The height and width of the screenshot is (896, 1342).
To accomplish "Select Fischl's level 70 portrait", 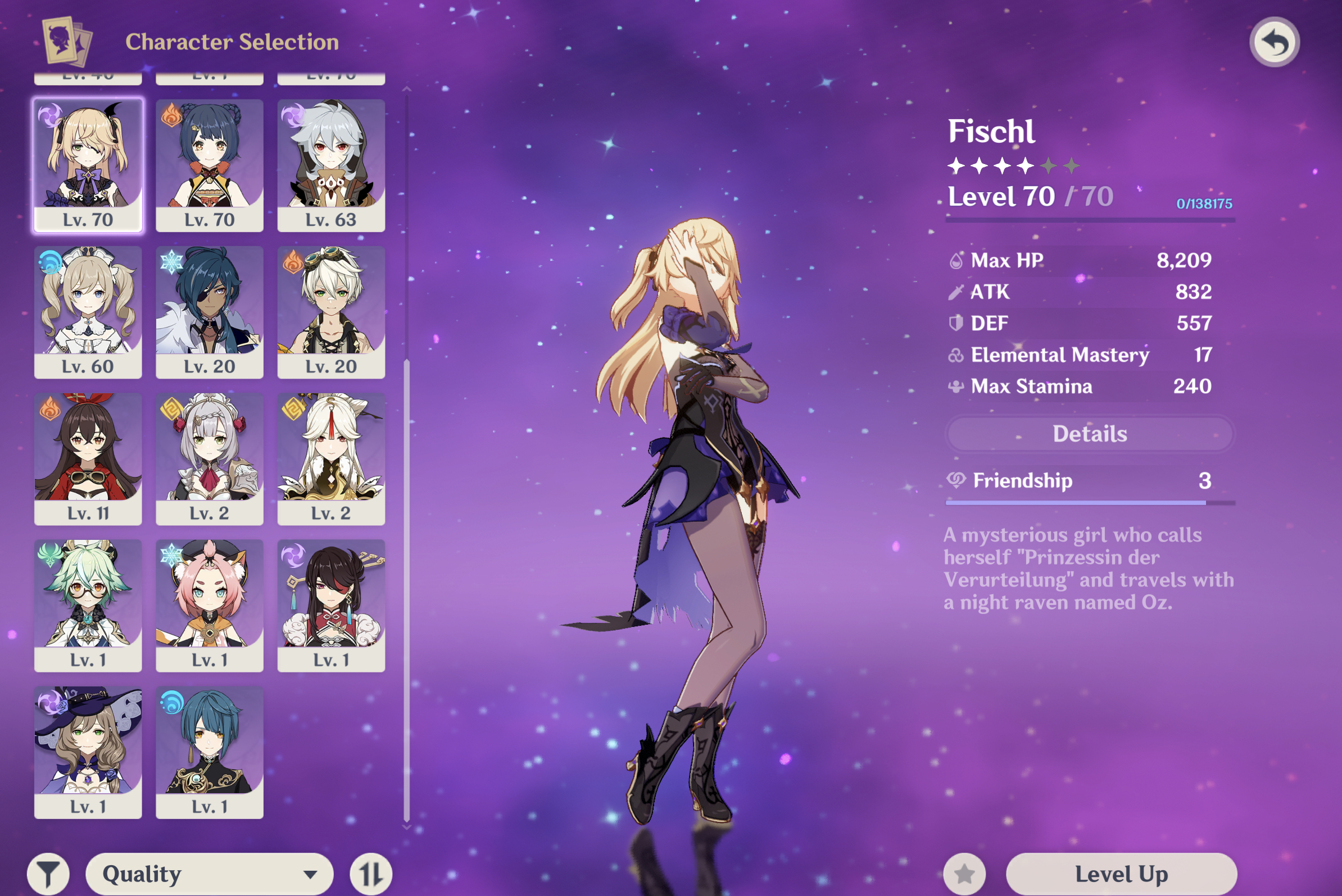I will pyautogui.click(x=88, y=165).
